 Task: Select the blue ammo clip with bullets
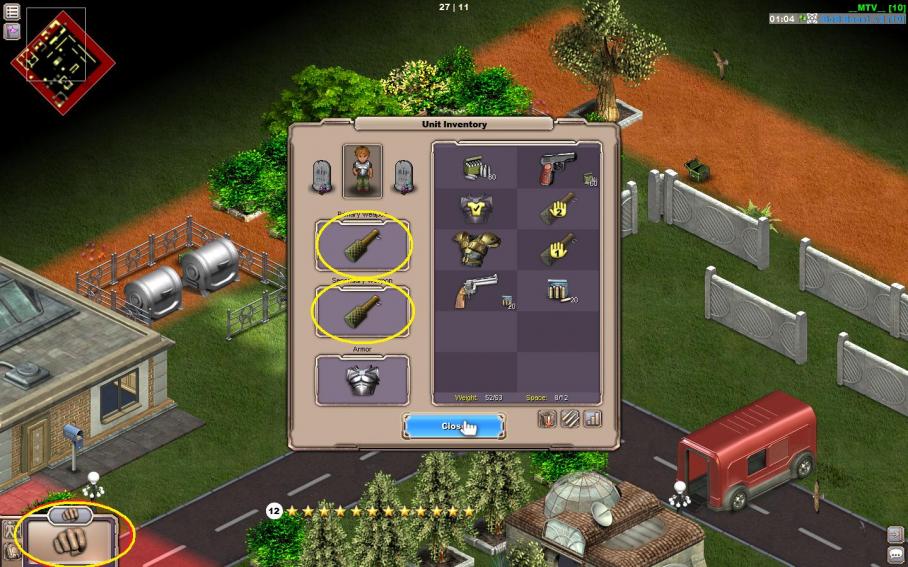[x=558, y=291]
